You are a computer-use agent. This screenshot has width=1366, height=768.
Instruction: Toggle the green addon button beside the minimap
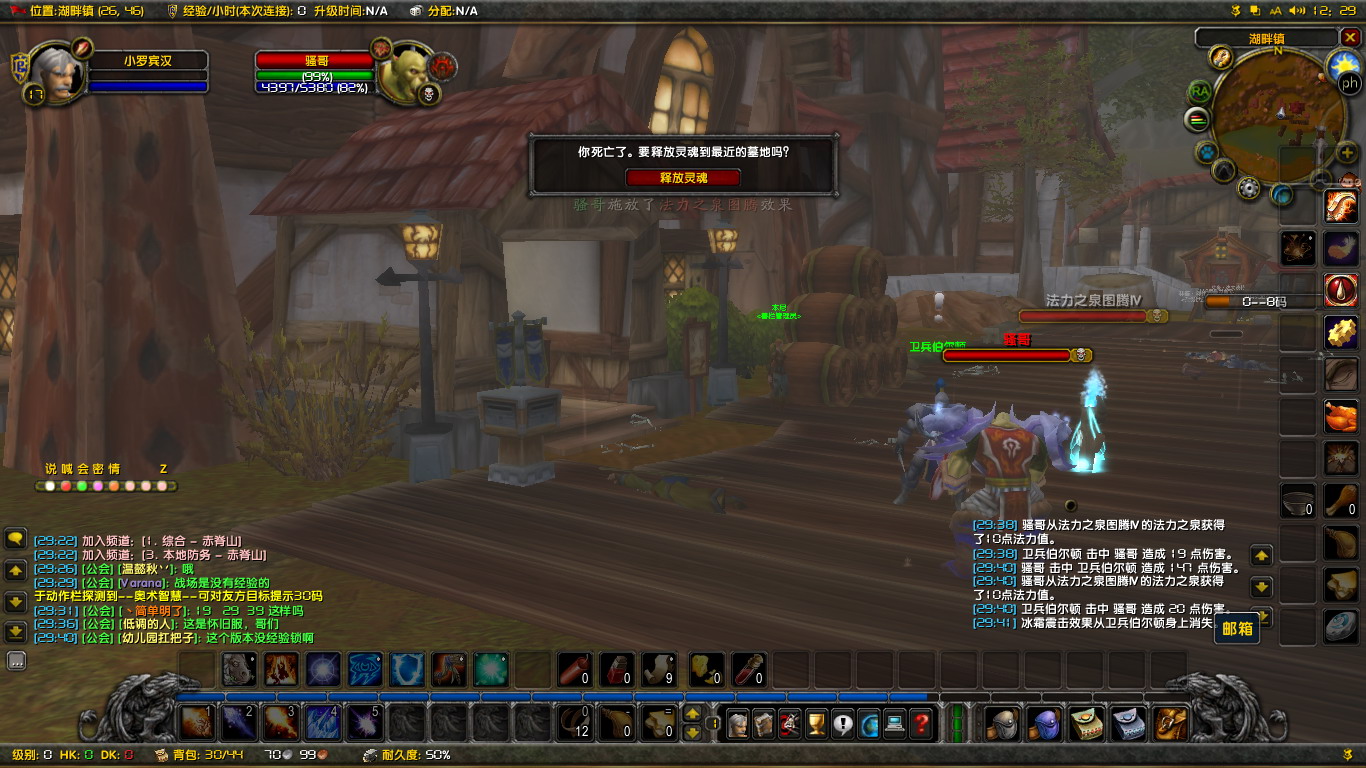[1197, 118]
